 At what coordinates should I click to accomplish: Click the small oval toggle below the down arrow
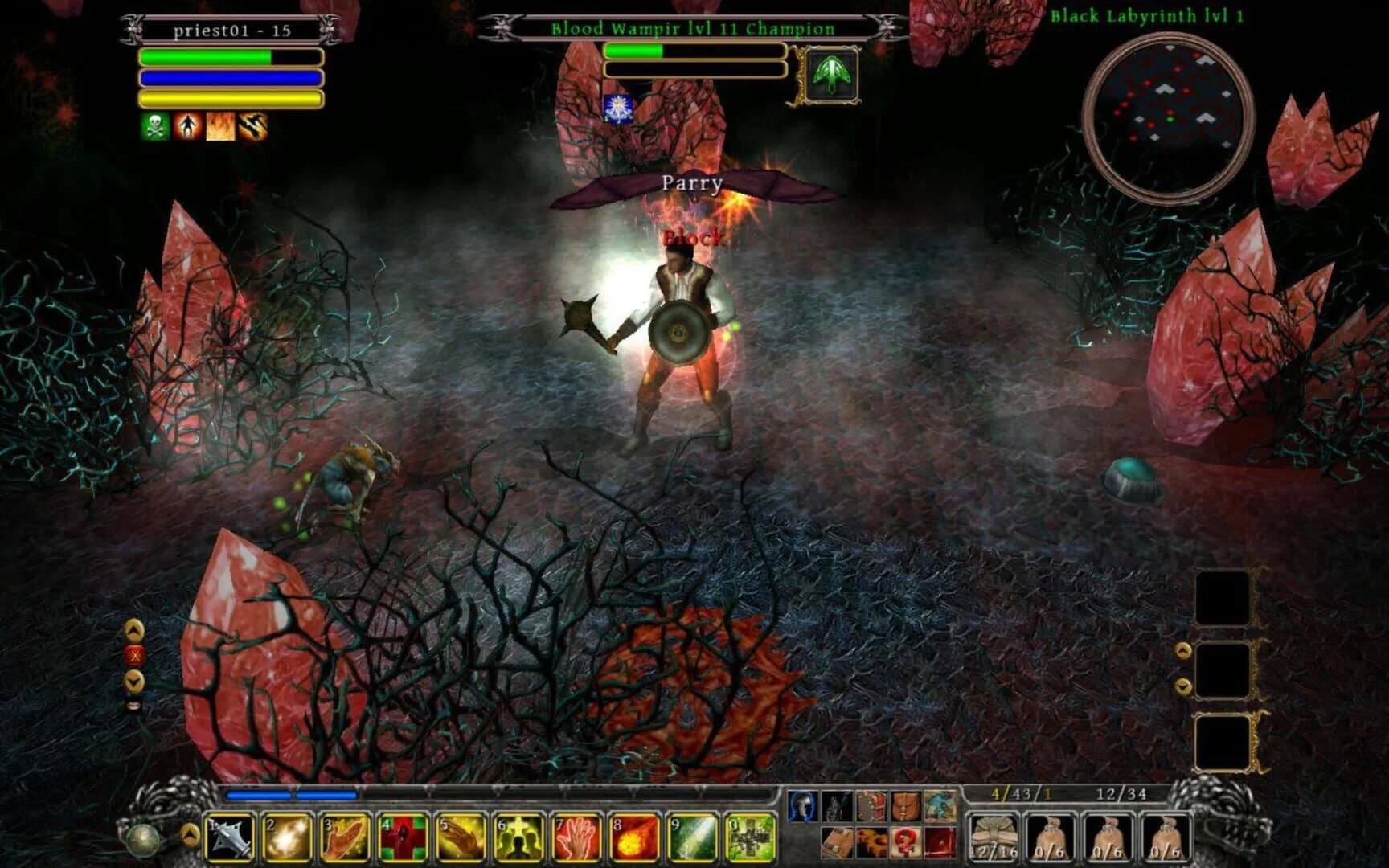(134, 705)
